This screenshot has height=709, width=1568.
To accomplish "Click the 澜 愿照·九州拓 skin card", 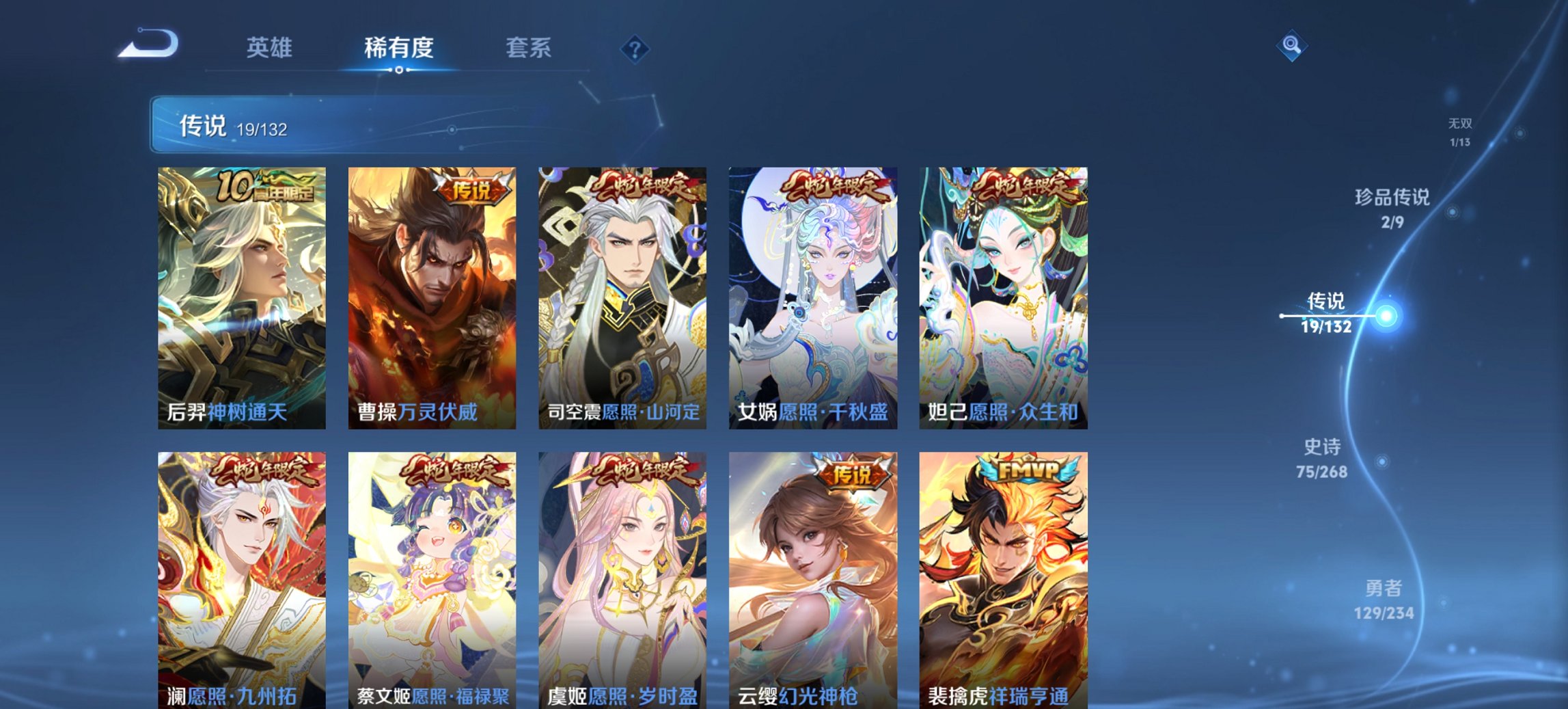I will coord(240,588).
